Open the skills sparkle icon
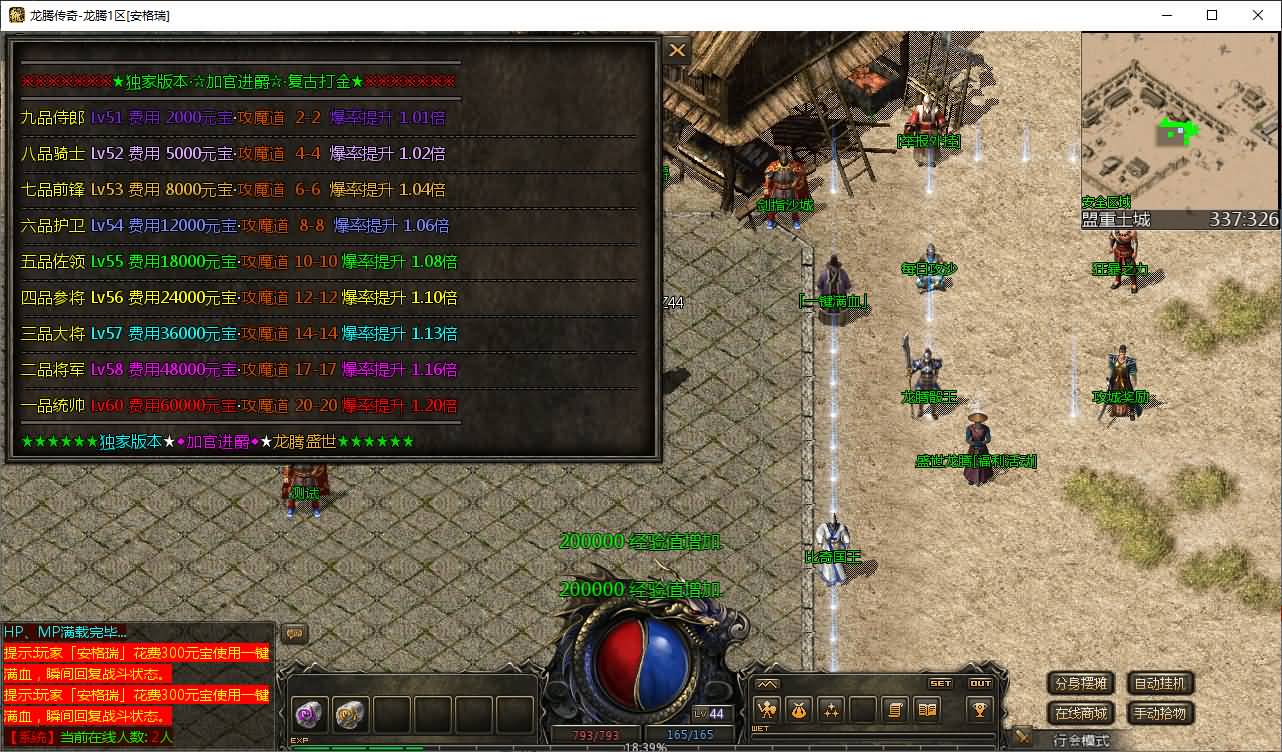The image size is (1282, 752). click(831, 709)
